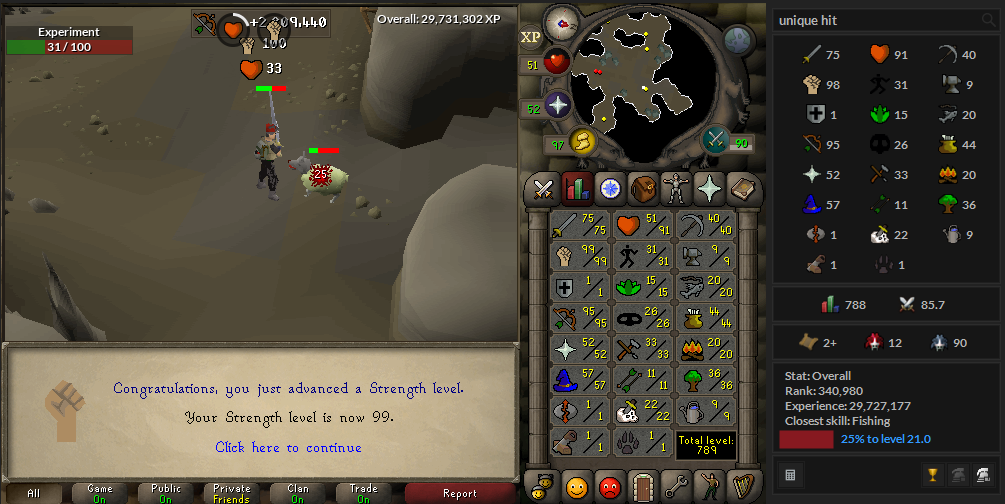Open the Report button in chat bar
The height and width of the screenshot is (504, 1005).
[459, 493]
